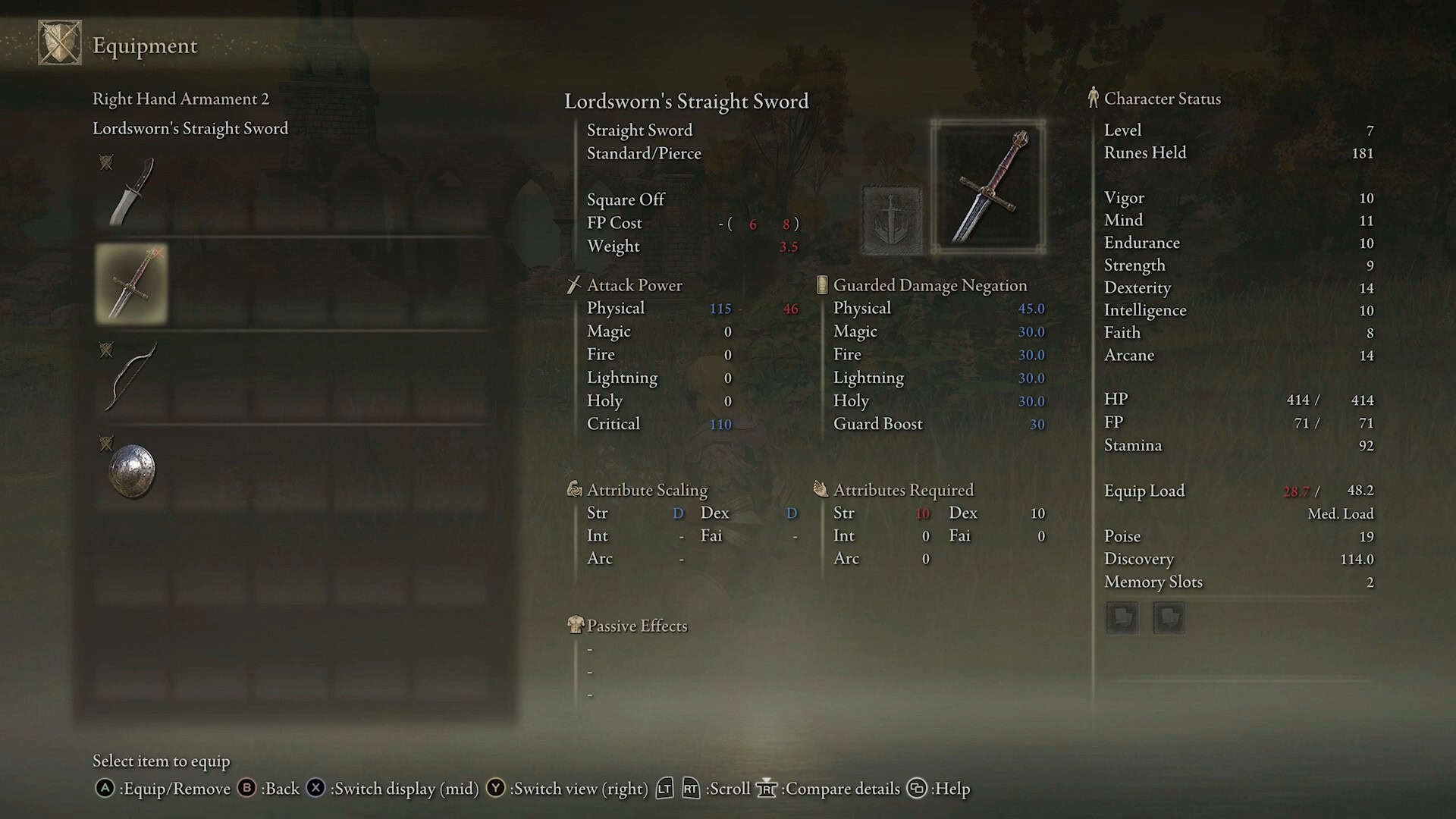Click the Attribute Scaling icon
Image resolution: width=1456 pixels, height=819 pixels.
tap(574, 489)
